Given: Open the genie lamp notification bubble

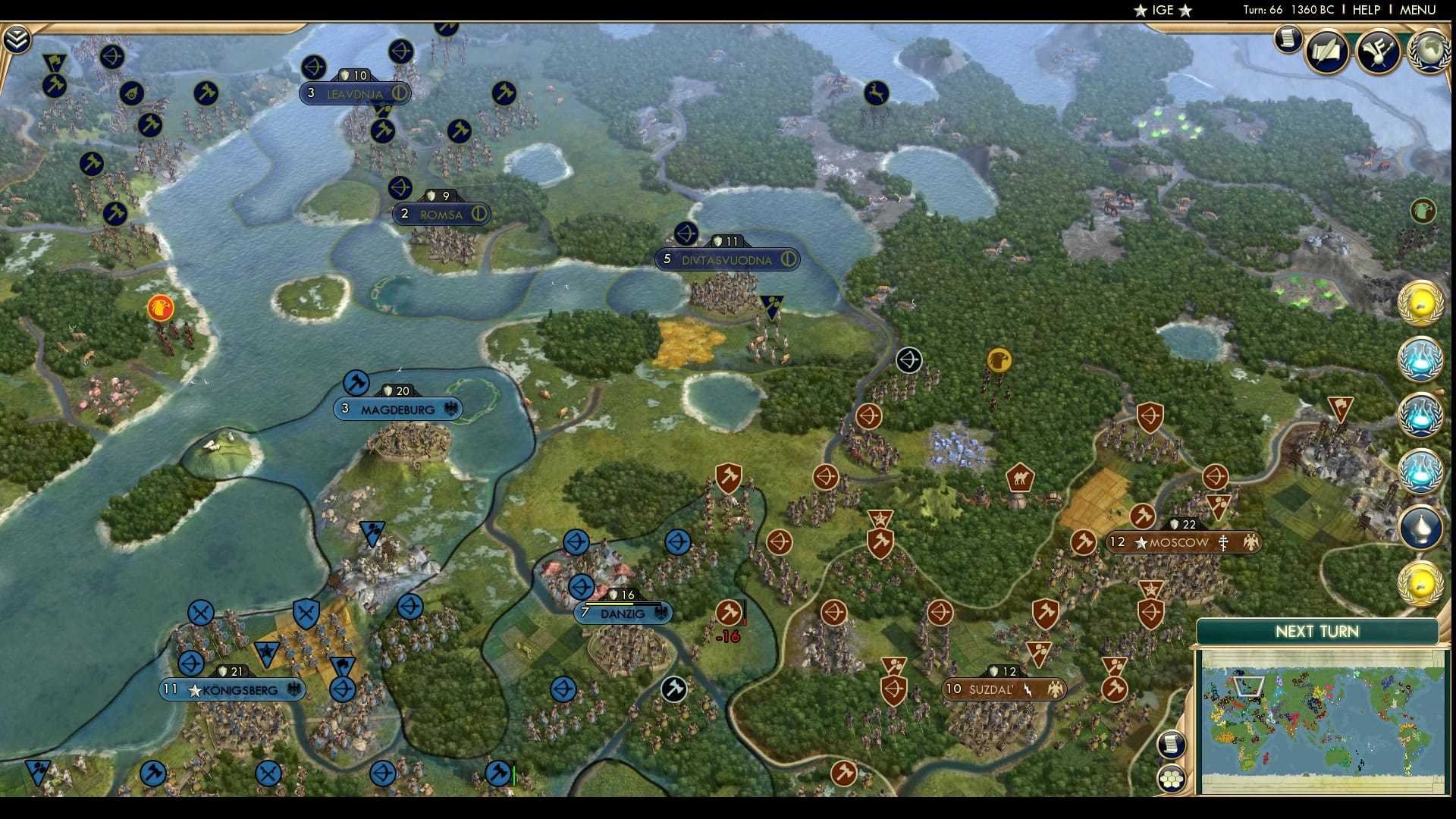Looking at the screenshot, I should [1424, 523].
